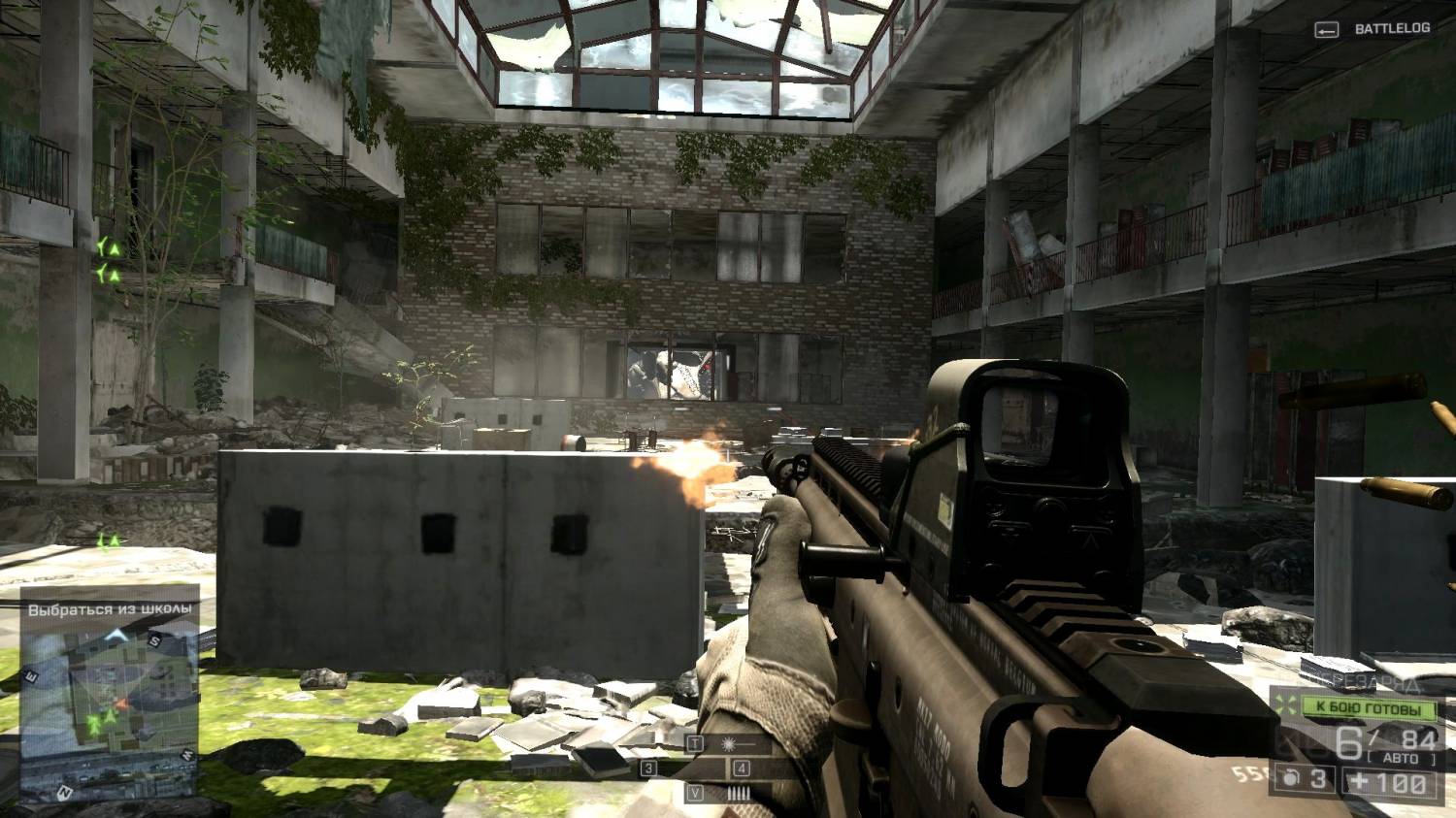The height and width of the screenshot is (818, 1456).
Task: Select the 'Выбраться из школы' objective label
Action: point(110,609)
